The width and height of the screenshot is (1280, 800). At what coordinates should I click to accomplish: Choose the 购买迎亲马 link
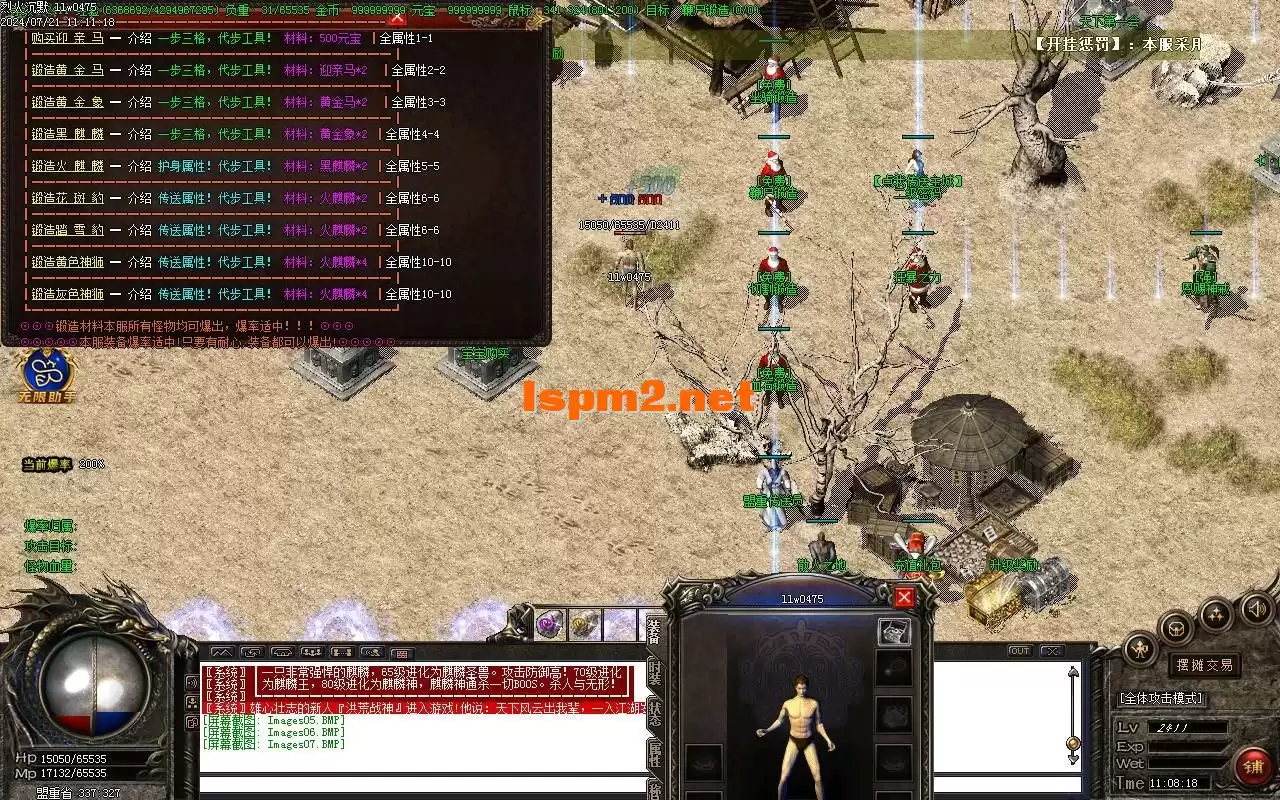[67, 38]
